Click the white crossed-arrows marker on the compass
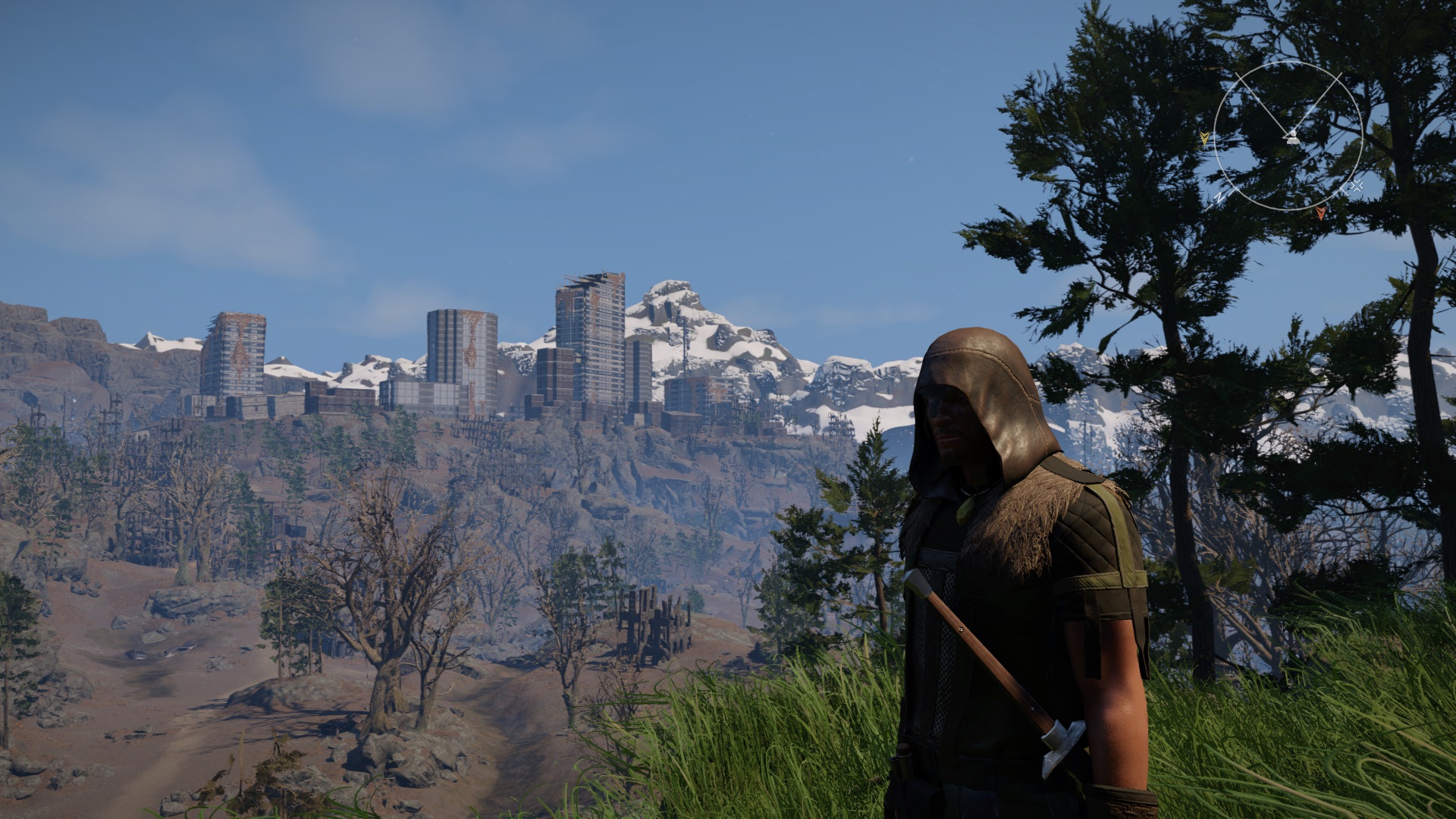The height and width of the screenshot is (819, 1456). 1357,185
